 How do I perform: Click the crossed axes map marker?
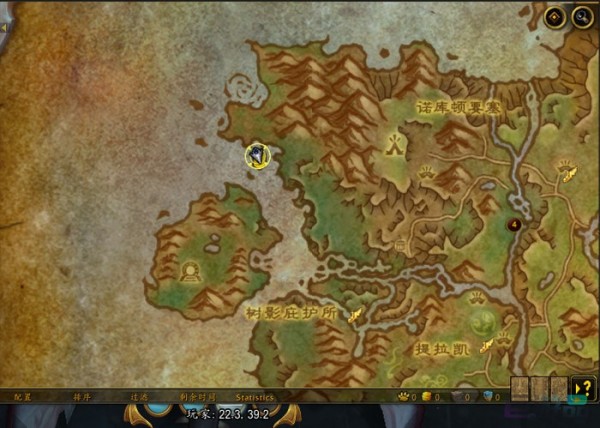click(395, 144)
